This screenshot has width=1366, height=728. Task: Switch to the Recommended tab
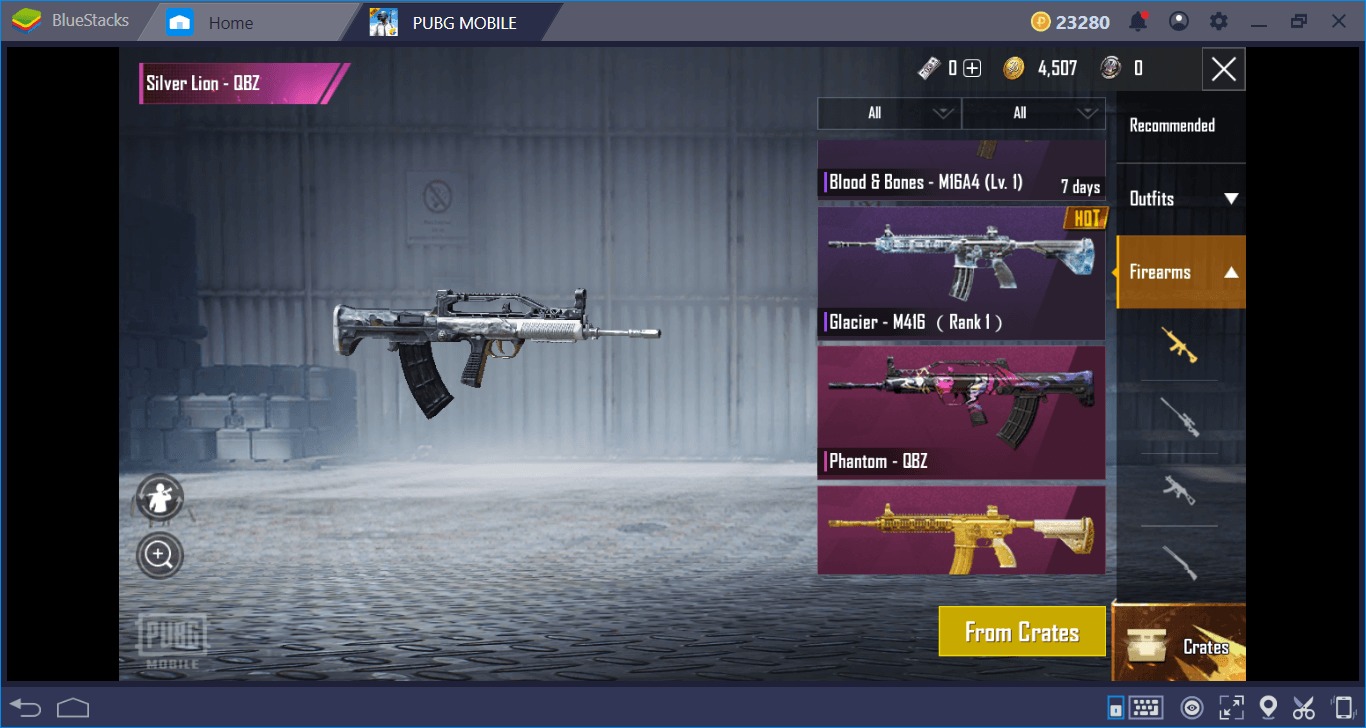(x=1181, y=126)
